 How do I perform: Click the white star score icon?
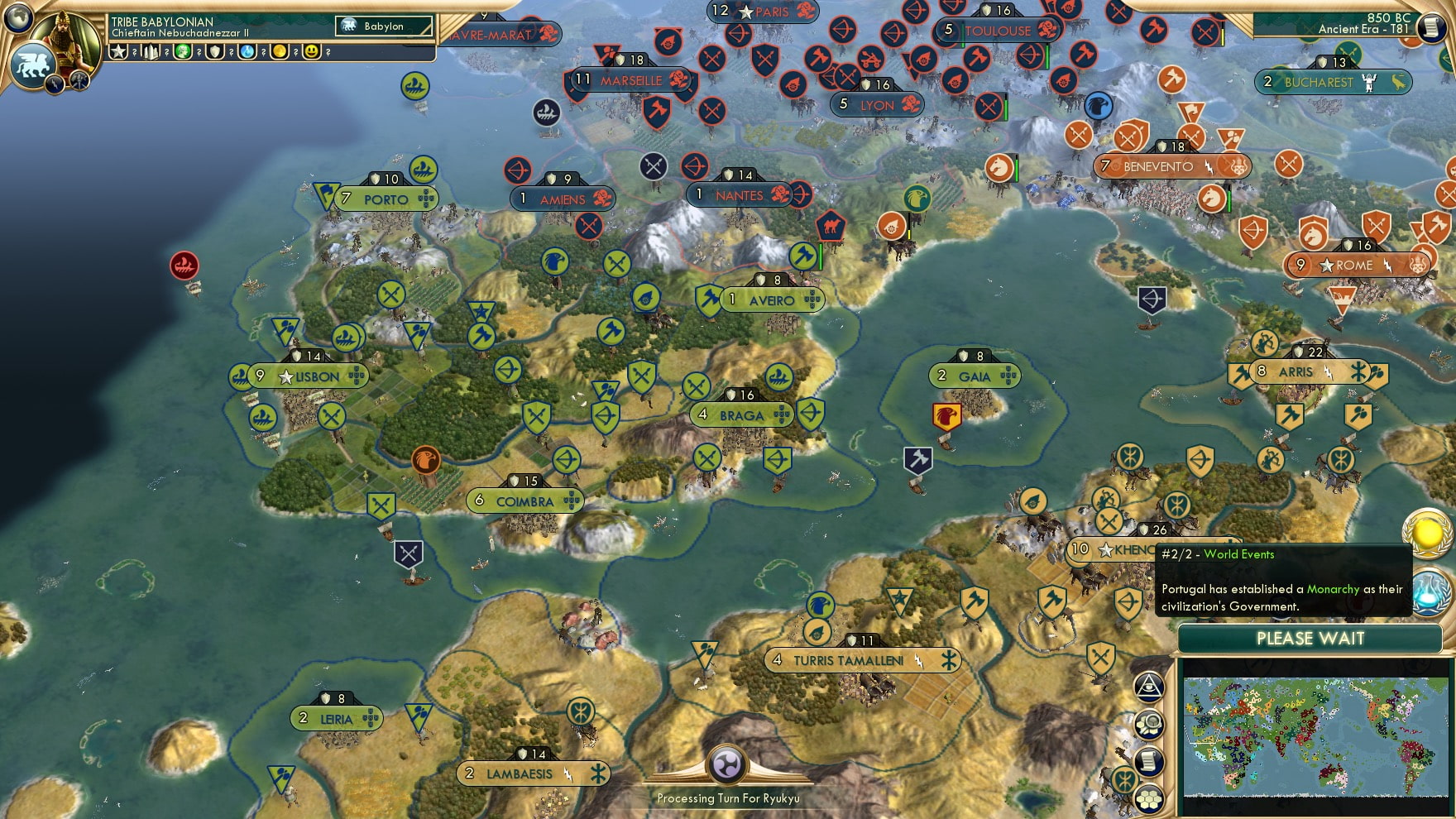118,52
